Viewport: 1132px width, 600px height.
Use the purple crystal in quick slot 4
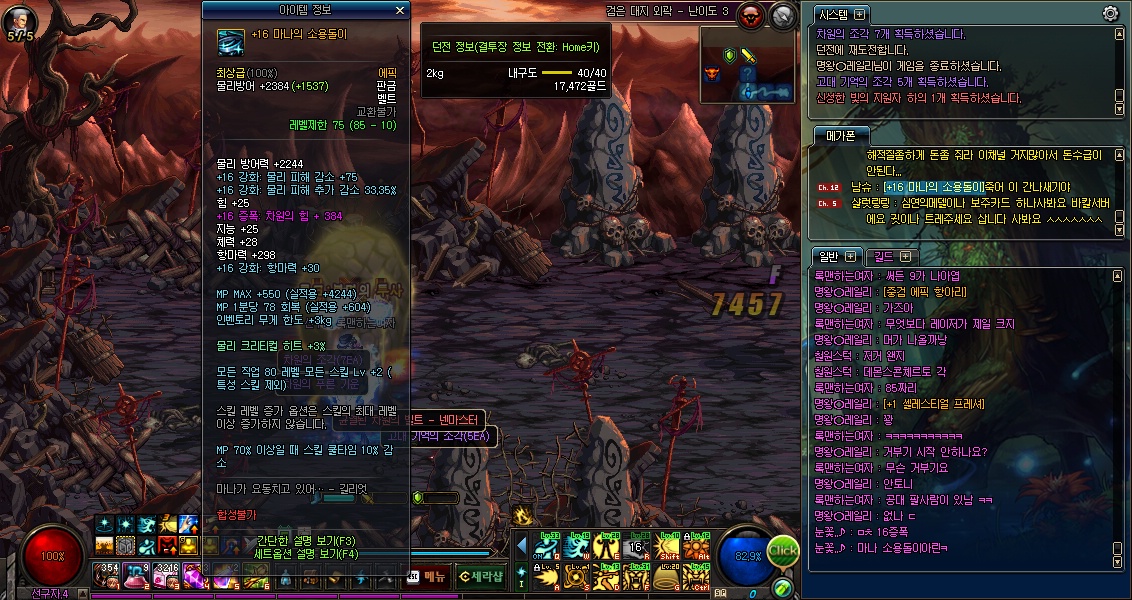192,575
